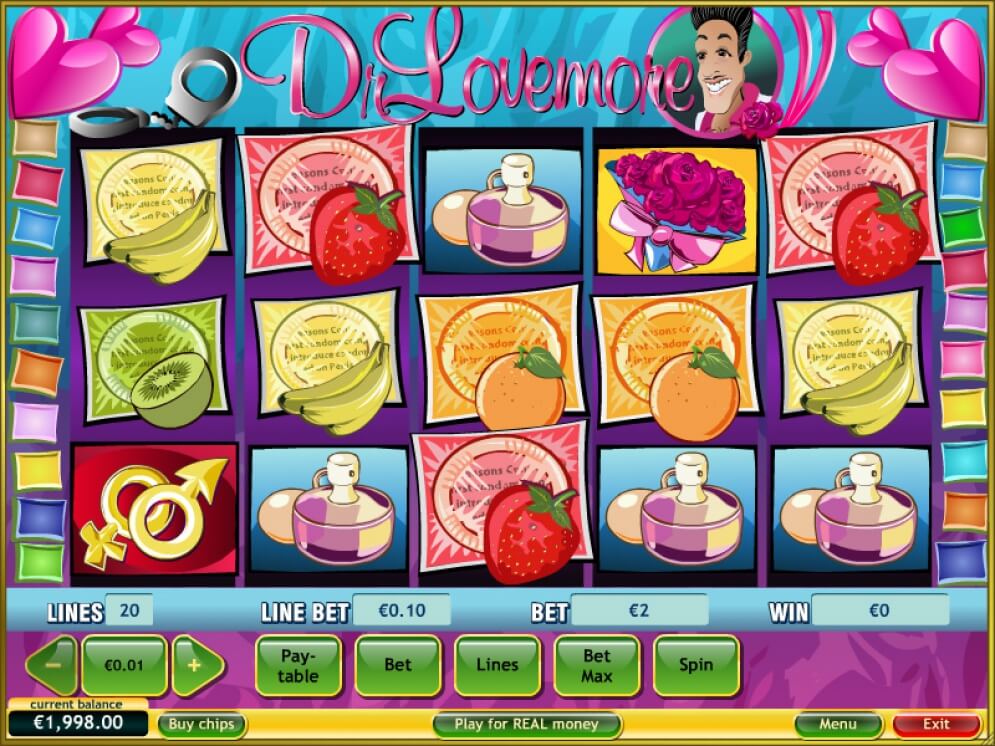
Task: Increase coin value with plus arrow
Action: click(x=195, y=665)
